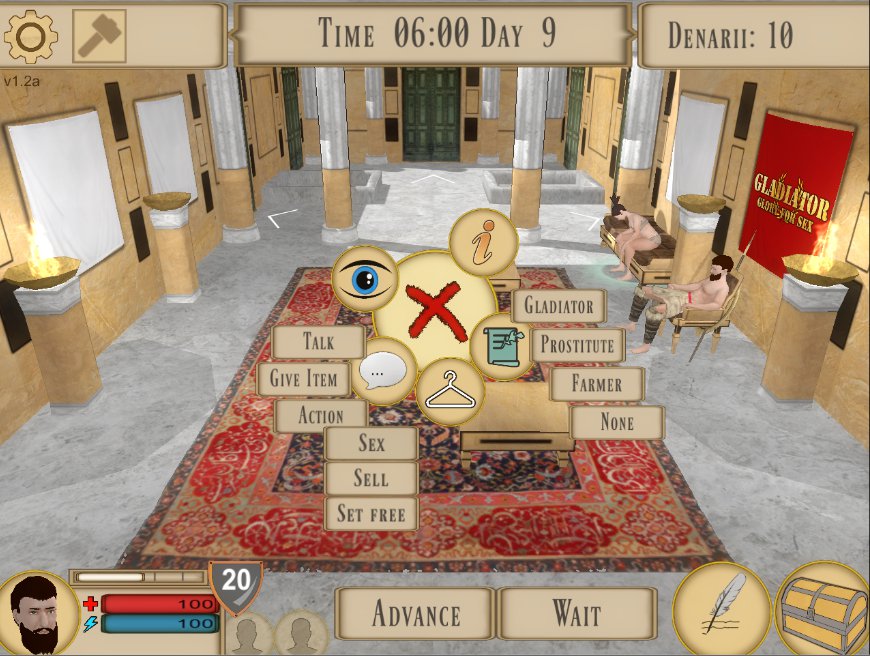
Task: Click the scroll job assignment icon
Action: coord(500,346)
